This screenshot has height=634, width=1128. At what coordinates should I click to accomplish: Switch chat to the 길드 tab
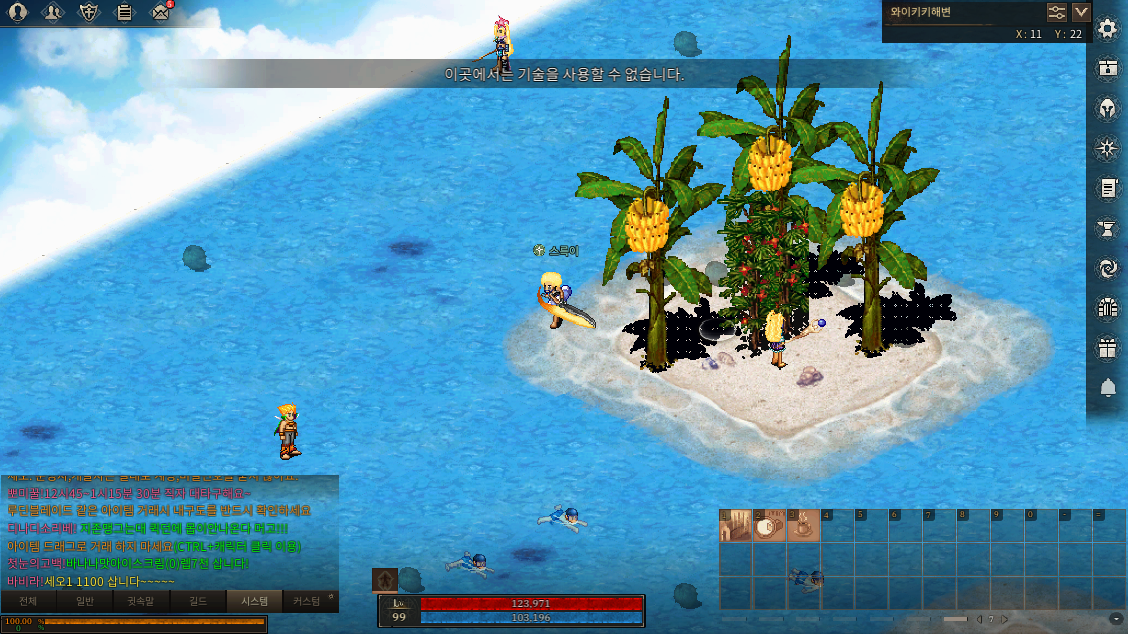198,601
